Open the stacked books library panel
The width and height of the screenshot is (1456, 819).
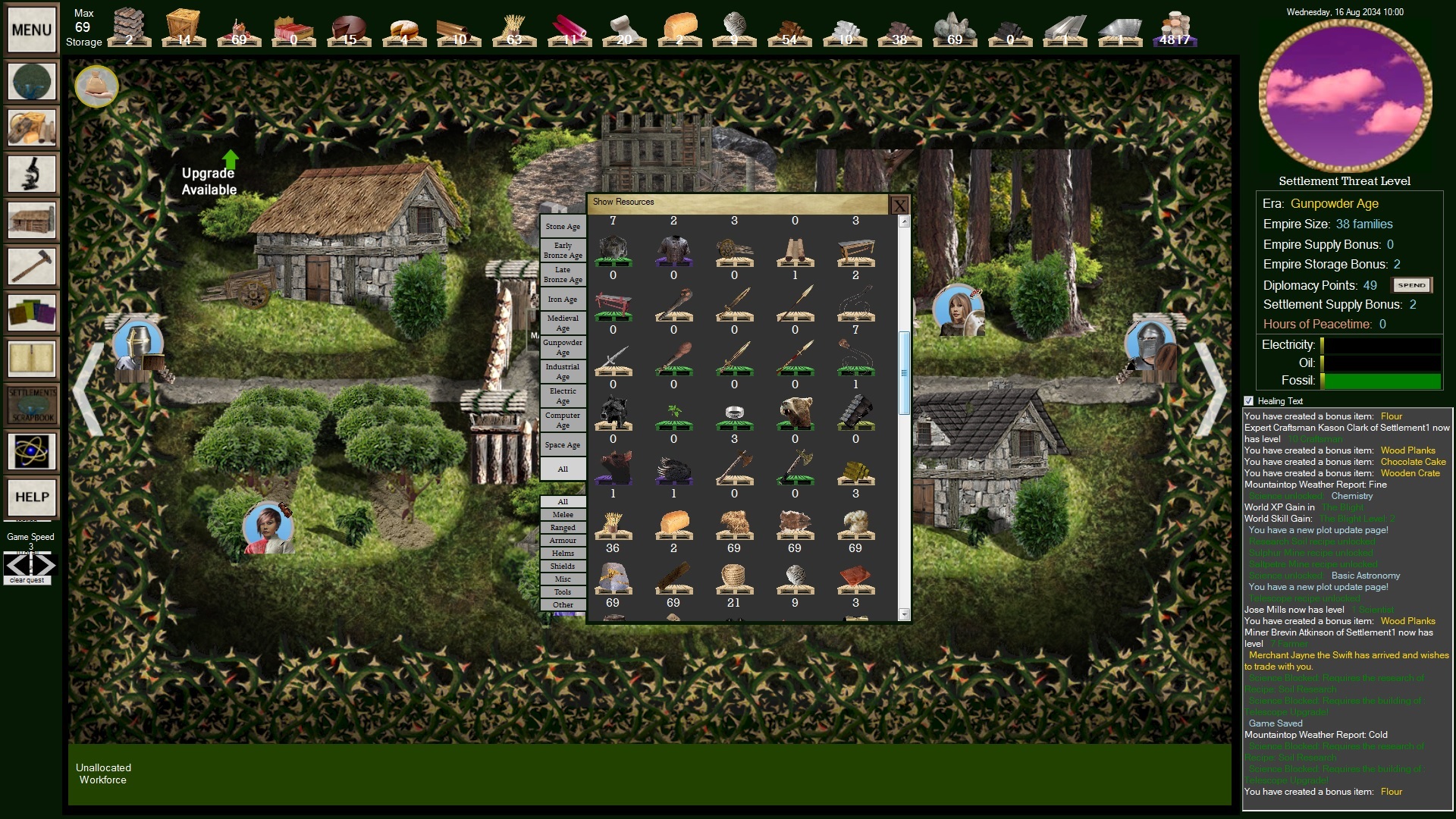click(x=31, y=312)
